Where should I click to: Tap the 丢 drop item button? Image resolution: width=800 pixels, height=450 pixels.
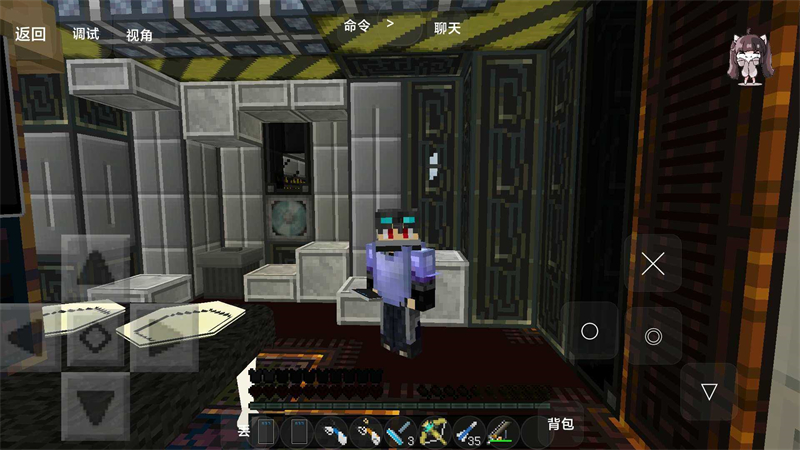pyautogui.click(x=243, y=432)
